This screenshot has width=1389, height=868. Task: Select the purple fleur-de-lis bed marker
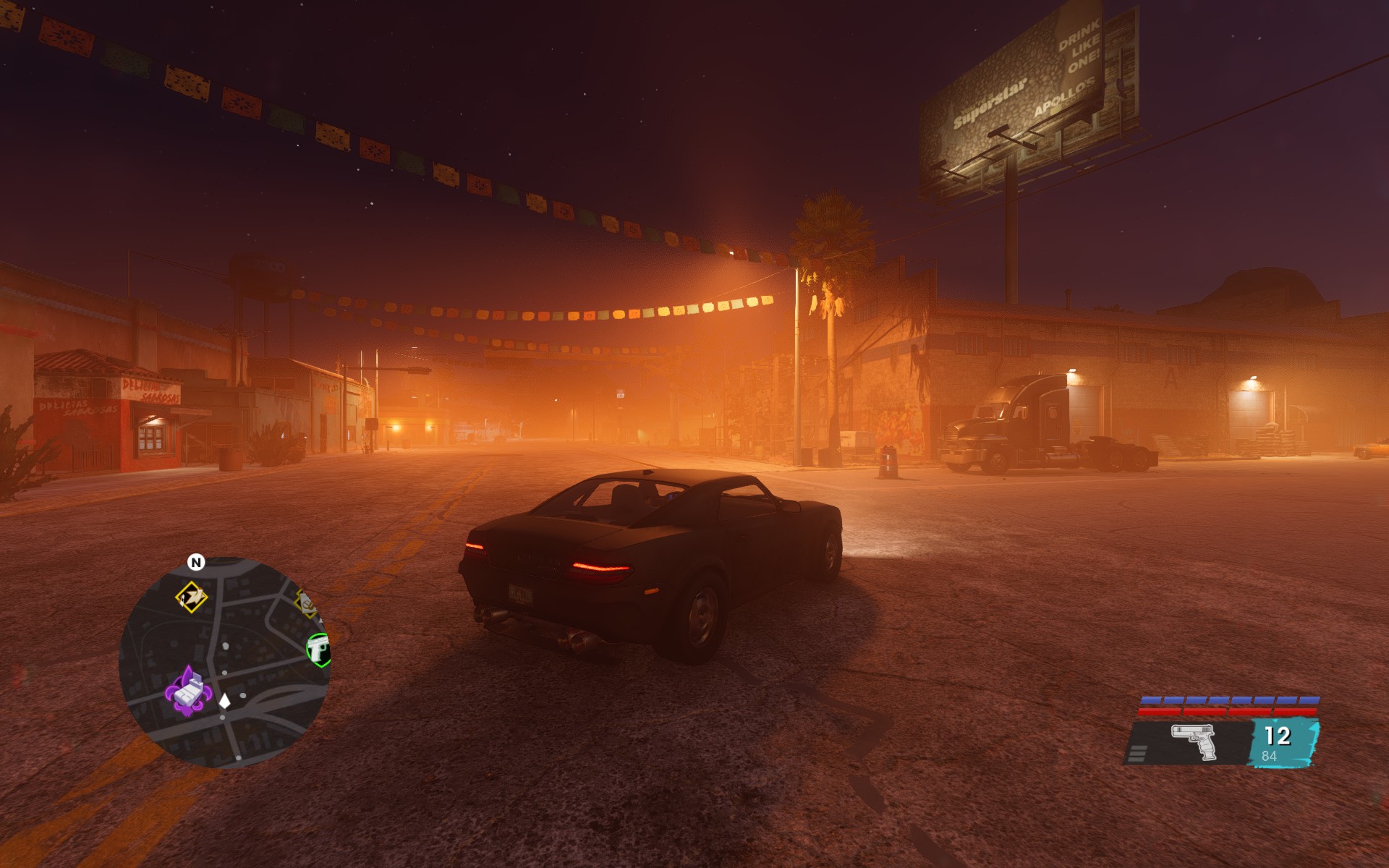coord(187,692)
